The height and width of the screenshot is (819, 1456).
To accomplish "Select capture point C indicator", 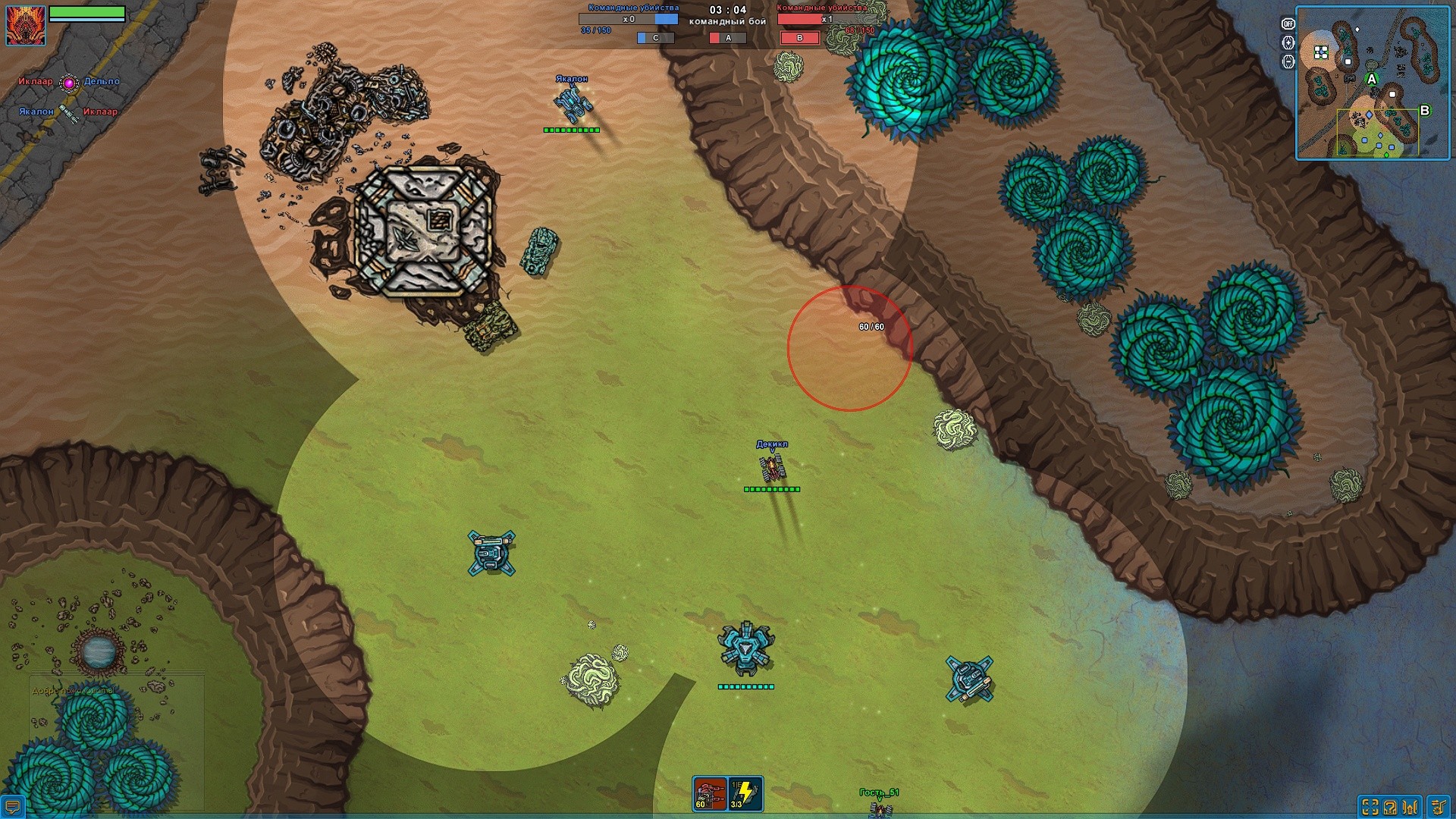I will point(655,38).
